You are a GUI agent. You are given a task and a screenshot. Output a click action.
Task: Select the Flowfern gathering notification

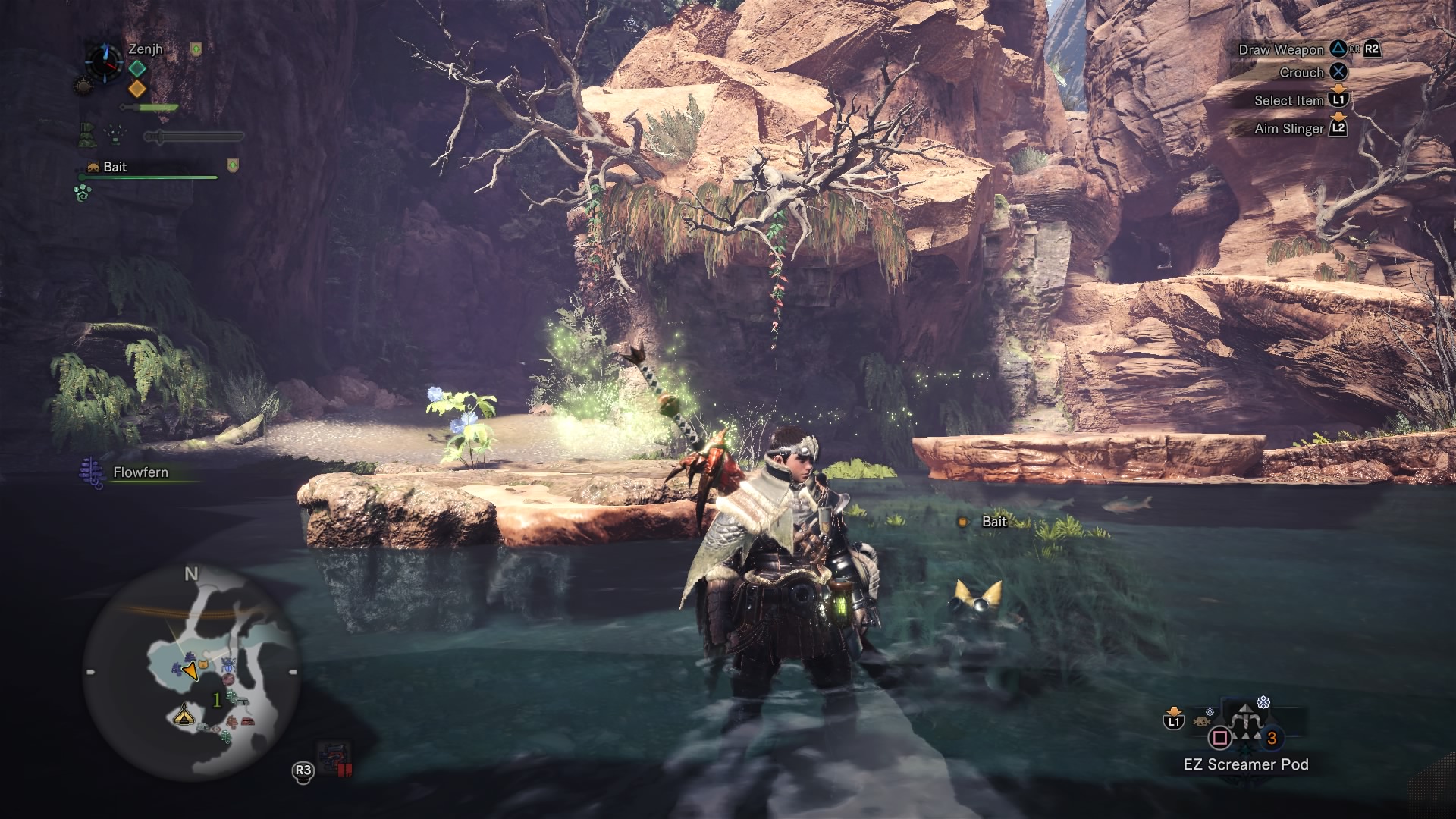140,472
